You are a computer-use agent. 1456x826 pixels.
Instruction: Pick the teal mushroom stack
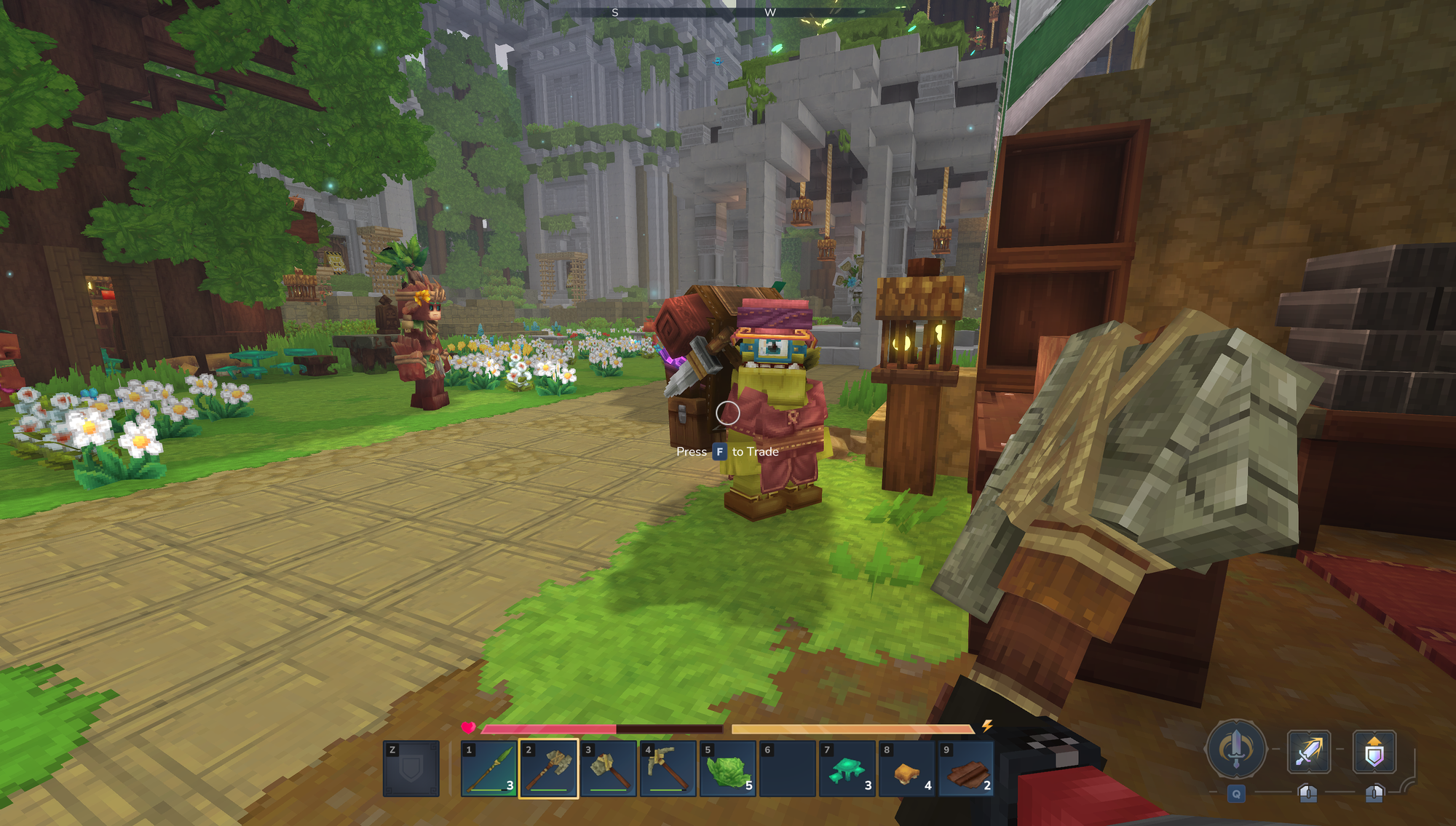click(x=847, y=769)
